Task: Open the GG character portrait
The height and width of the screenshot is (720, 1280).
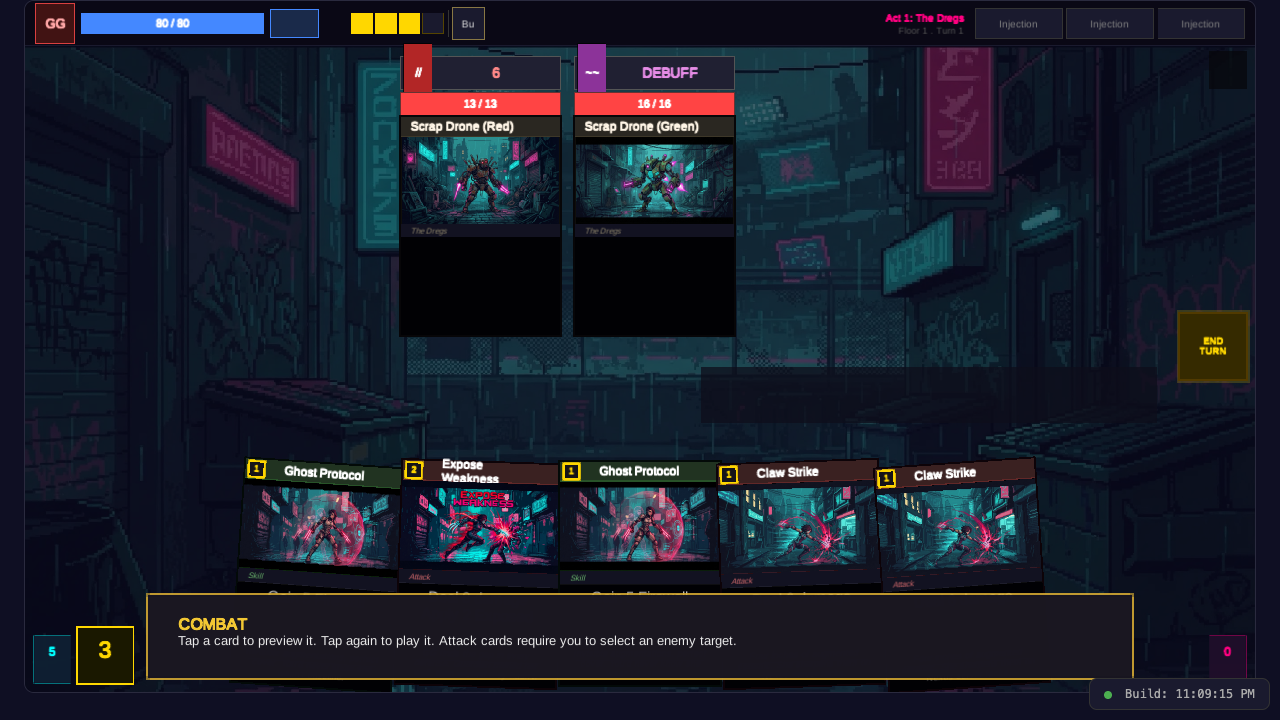Action: pyautogui.click(x=55, y=23)
